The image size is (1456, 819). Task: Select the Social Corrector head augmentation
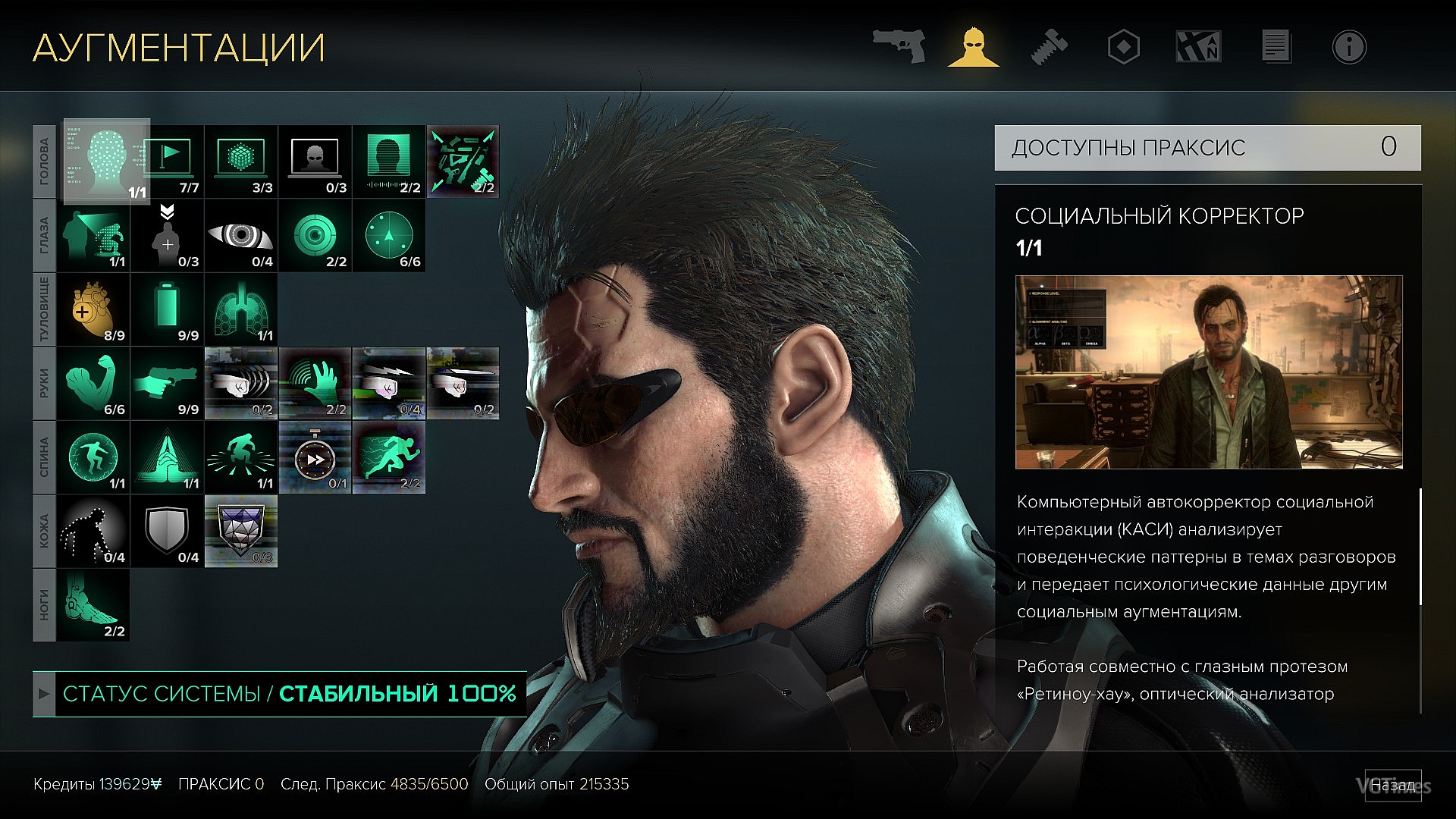(106, 162)
